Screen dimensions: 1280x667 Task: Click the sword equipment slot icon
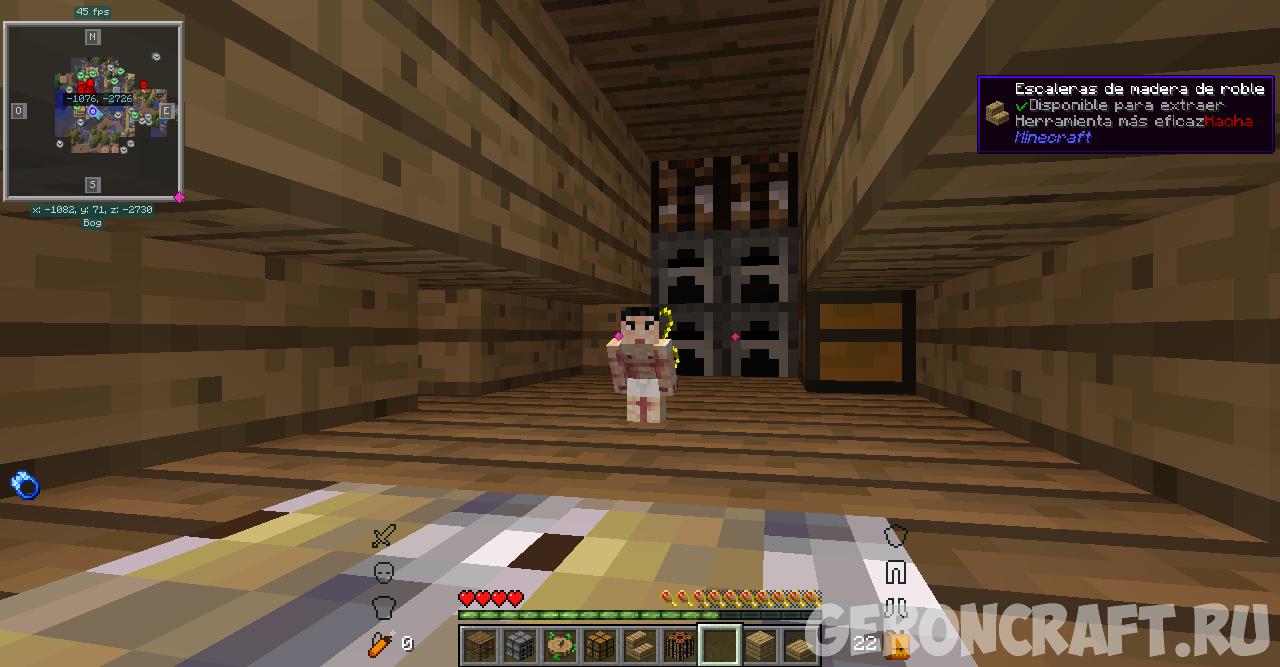383,537
